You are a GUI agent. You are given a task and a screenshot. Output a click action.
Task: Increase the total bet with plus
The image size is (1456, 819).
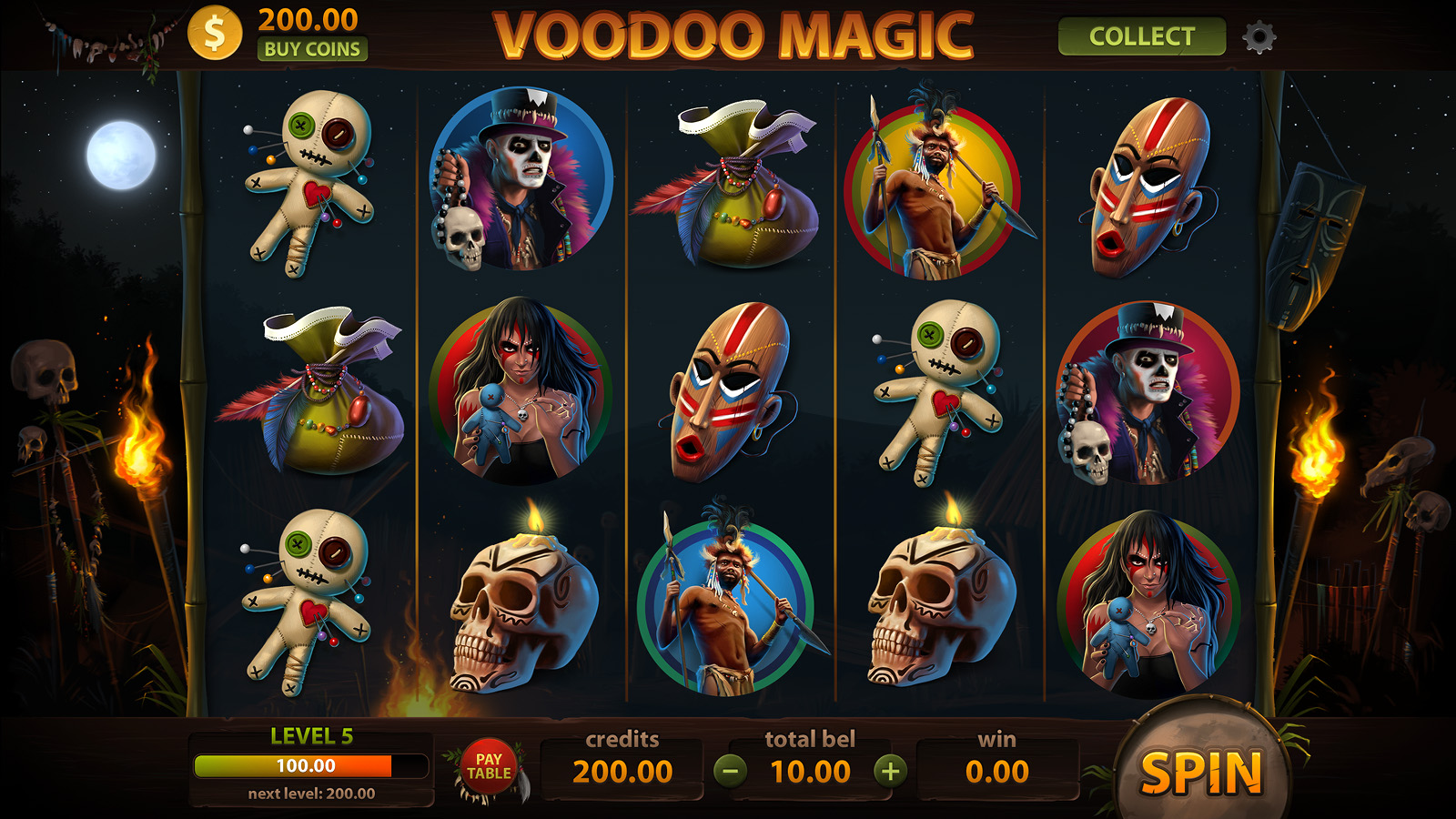(x=890, y=772)
